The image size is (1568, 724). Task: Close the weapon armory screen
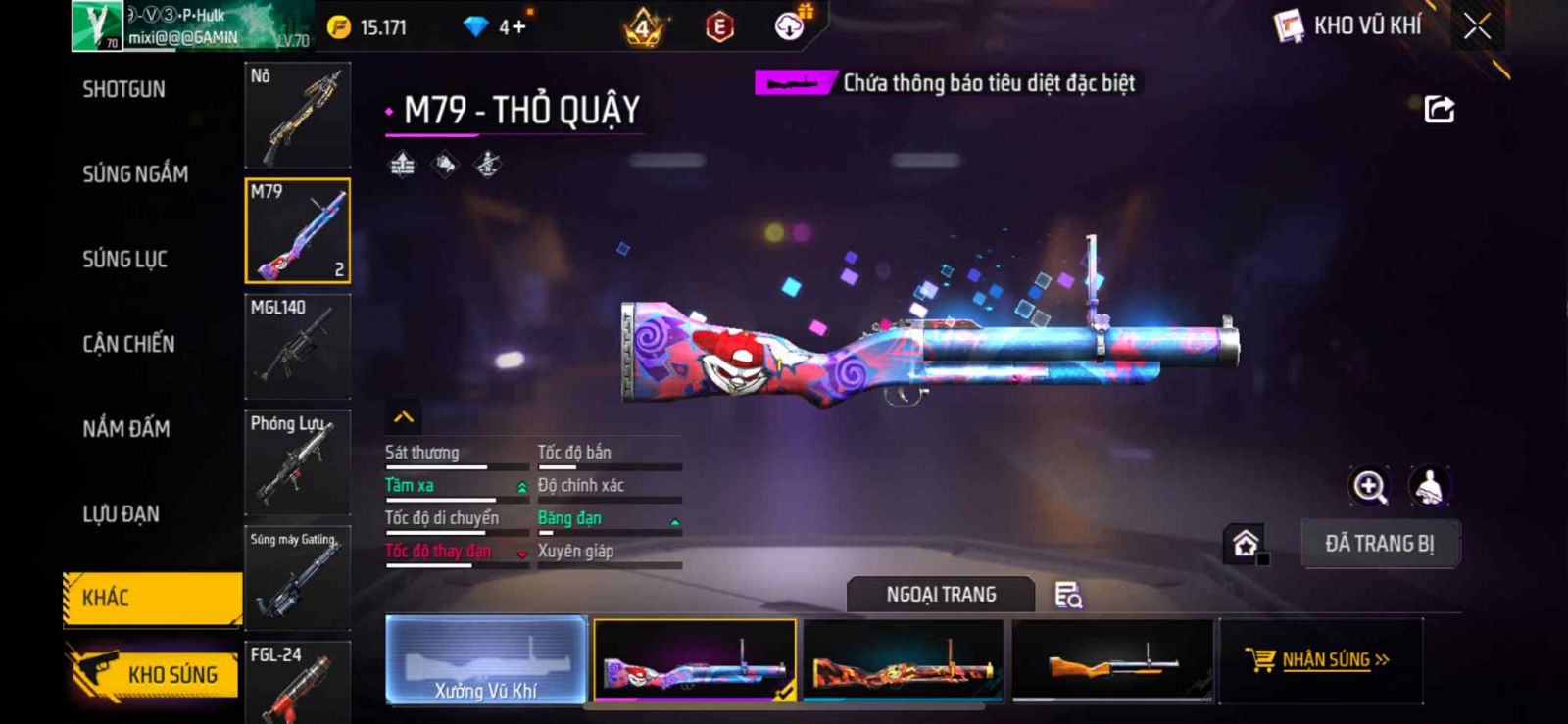coord(1477,26)
